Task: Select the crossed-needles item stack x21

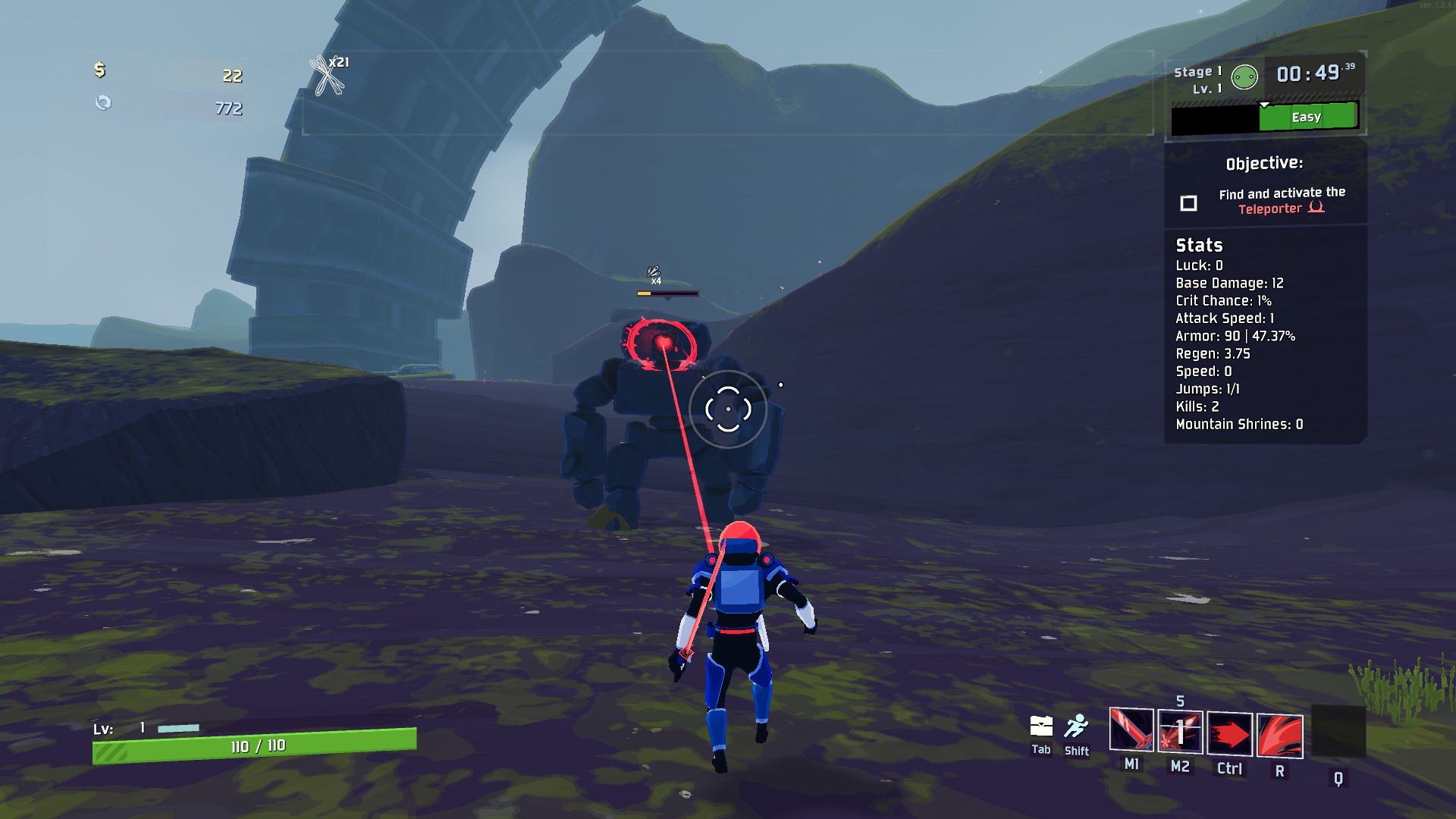Action: point(328,76)
